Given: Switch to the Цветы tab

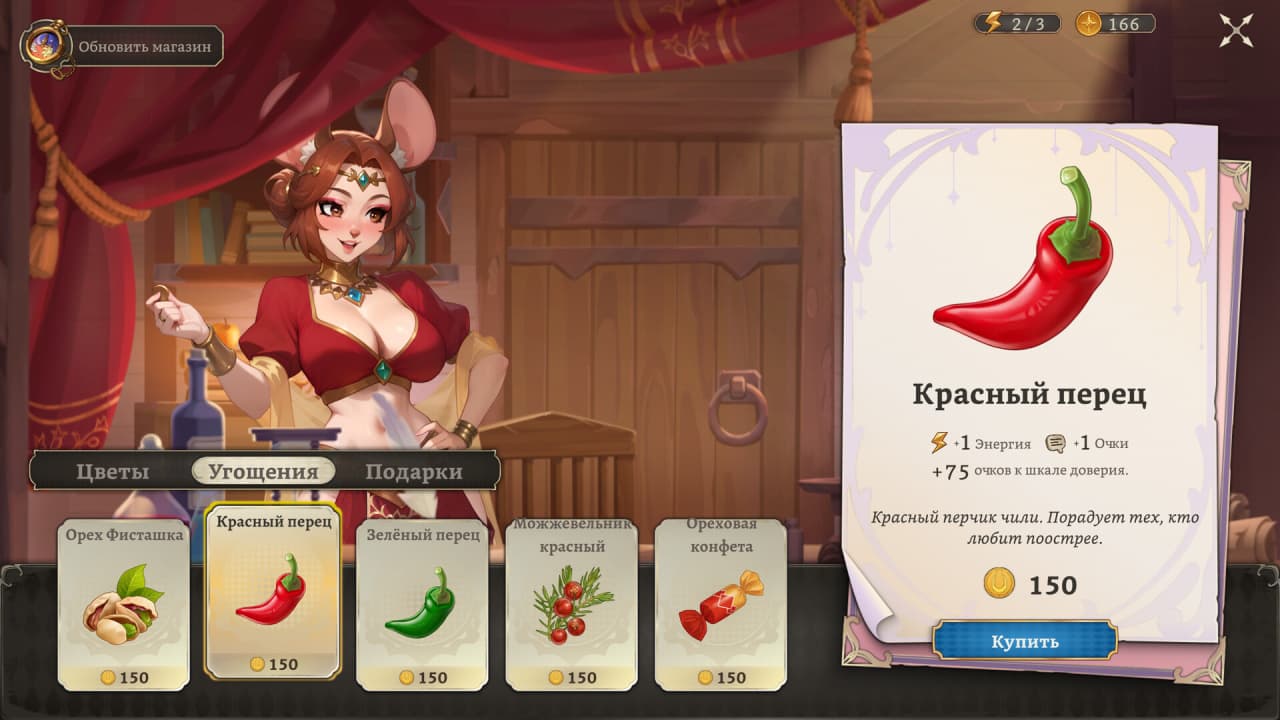Looking at the screenshot, I should pos(112,472).
